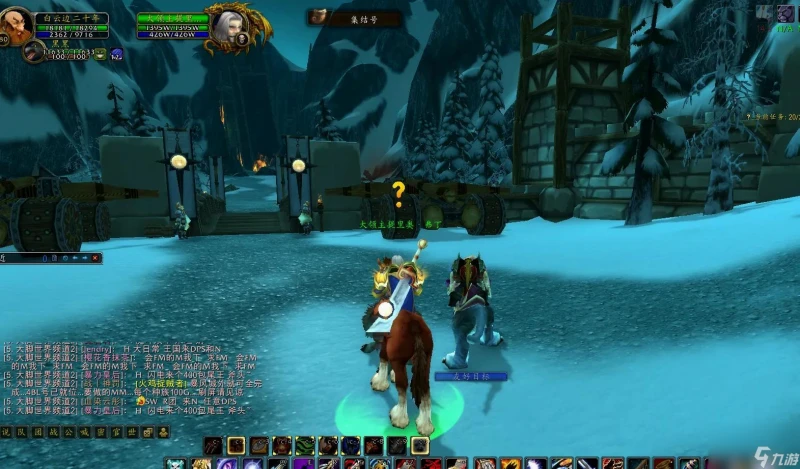The width and height of the screenshot is (800, 469).
Task: Select the 集结号 focus frame
Action: 353,17
